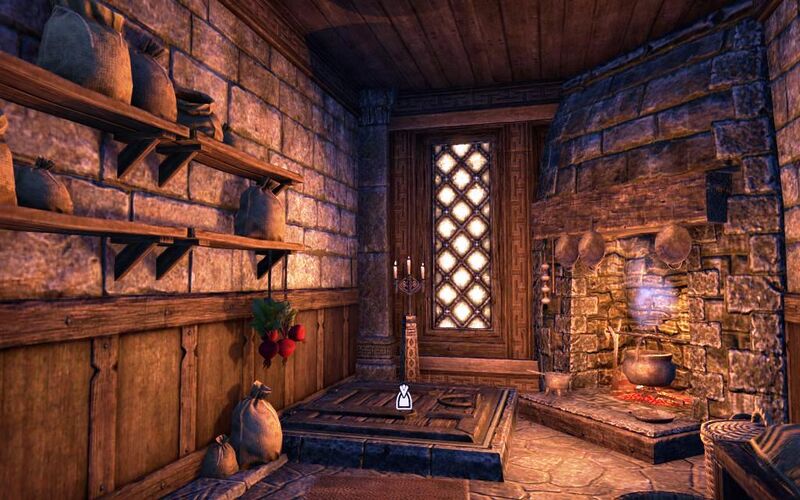Click the white loot bag interaction icon

[x=403, y=397]
